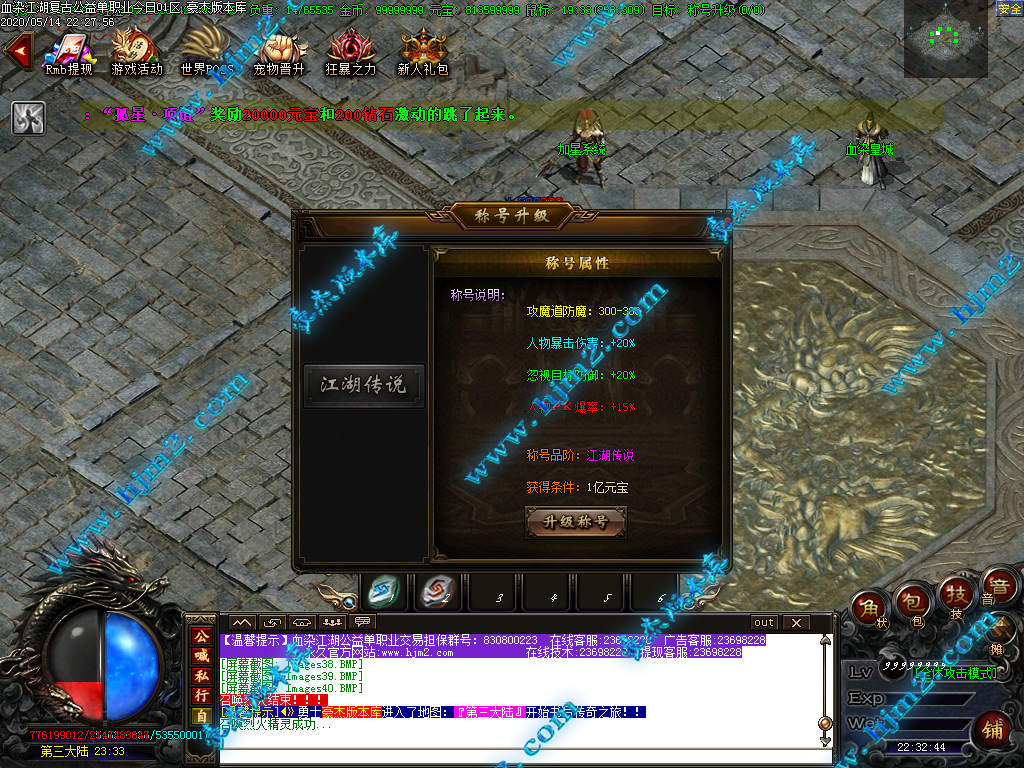Image resolution: width=1024 pixels, height=768 pixels.
Task: Collapse the top icon bar with red arrow
Action: pos(17,52)
